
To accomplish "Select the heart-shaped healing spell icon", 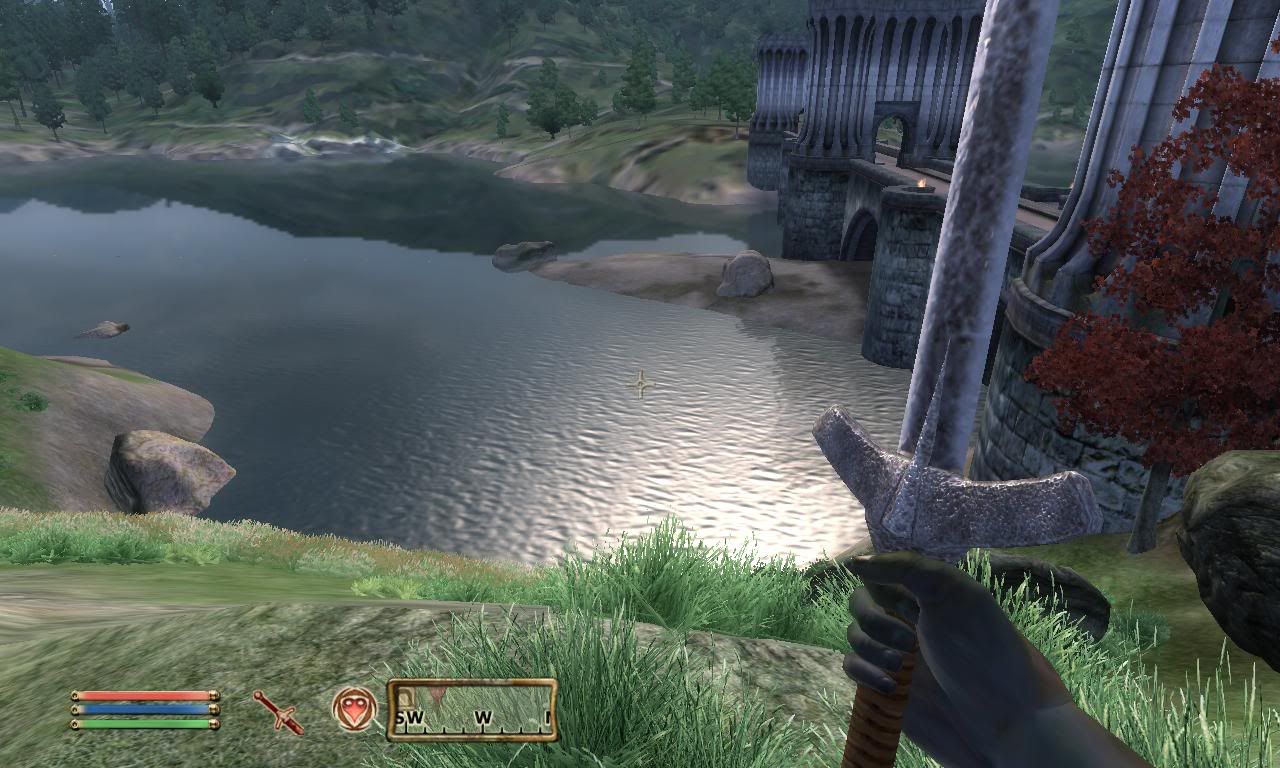I will tap(355, 708).
